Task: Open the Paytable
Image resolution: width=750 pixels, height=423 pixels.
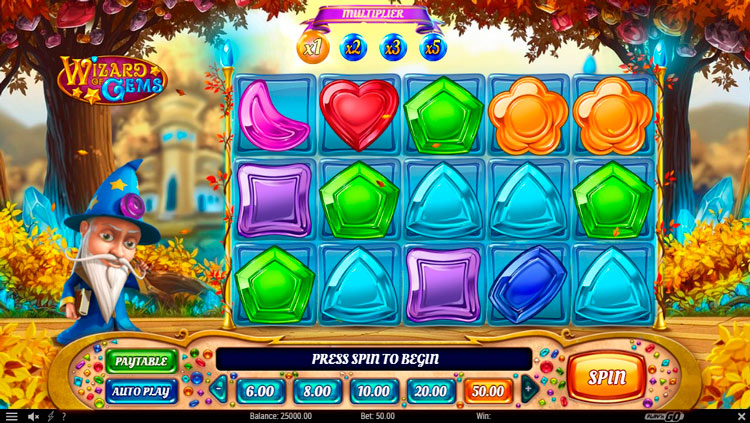Action: 141,360
